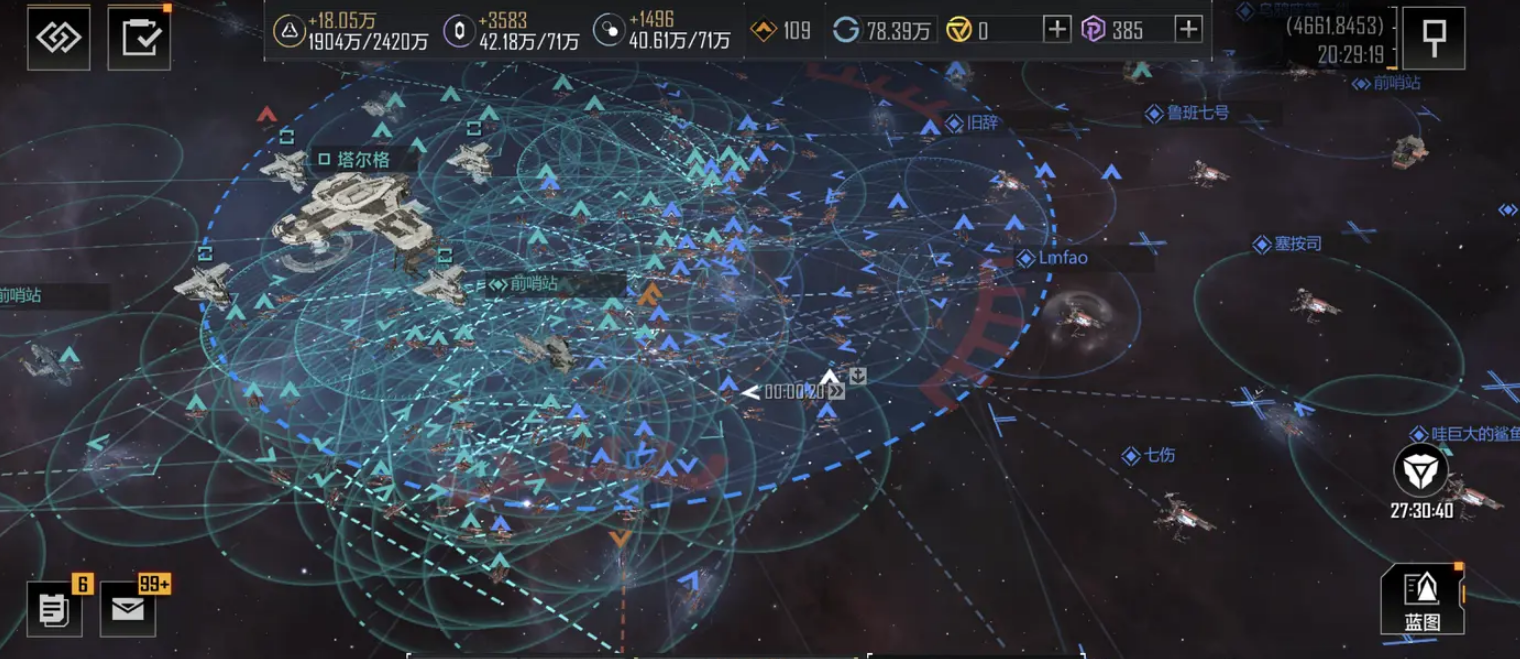The height and width of the screenshot is (659, 1520).
Task: Open the 78.39万 currency readout
Action: pyautogui.click(x=884, y=30)
